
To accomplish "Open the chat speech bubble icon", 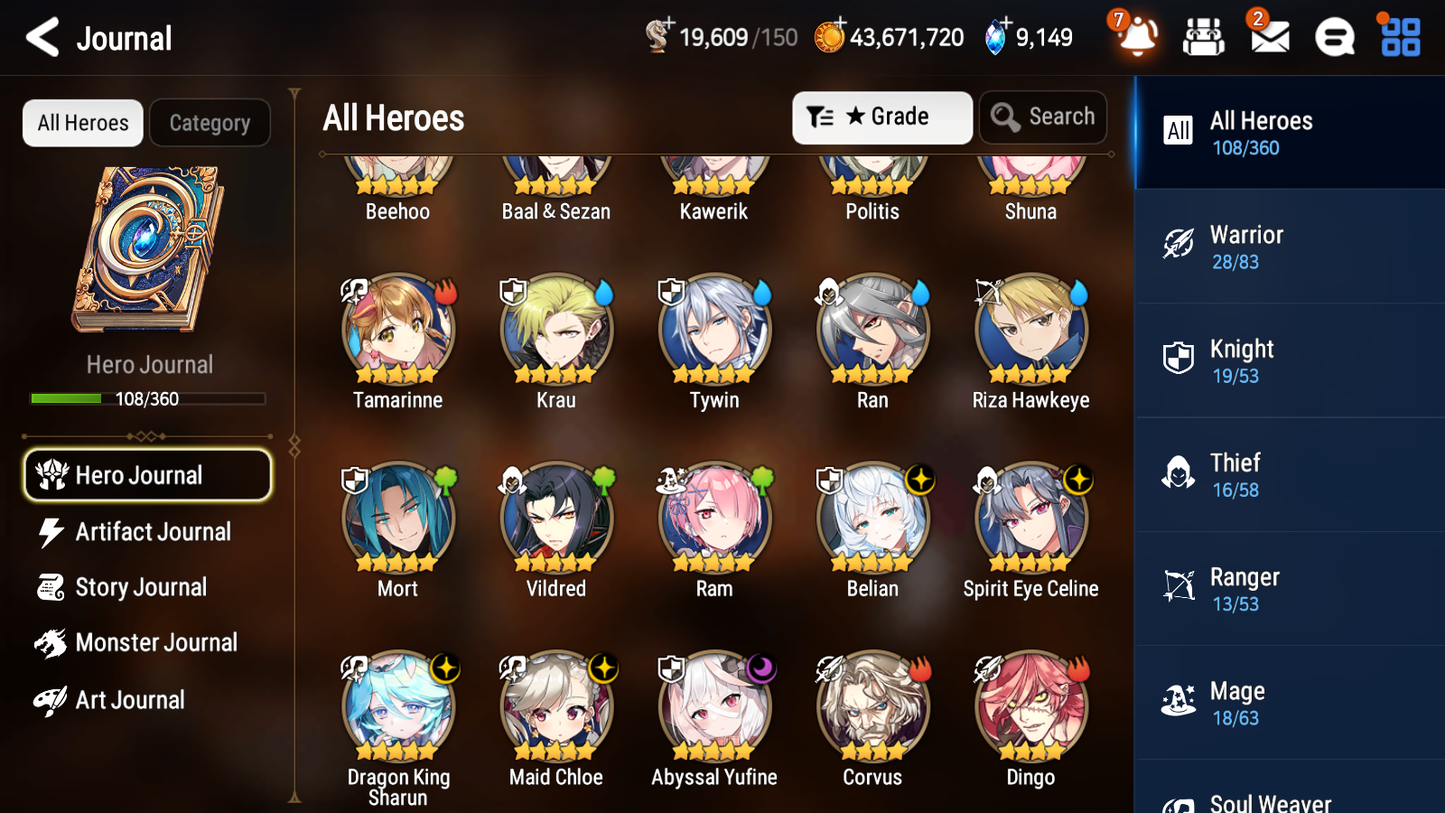I will [x=1334, y=35].
